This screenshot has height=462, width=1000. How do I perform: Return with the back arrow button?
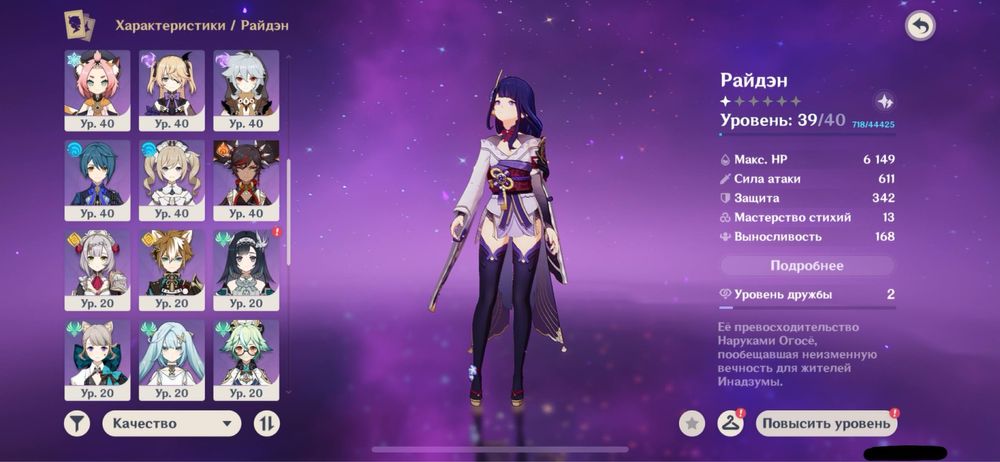coord(920,26)
